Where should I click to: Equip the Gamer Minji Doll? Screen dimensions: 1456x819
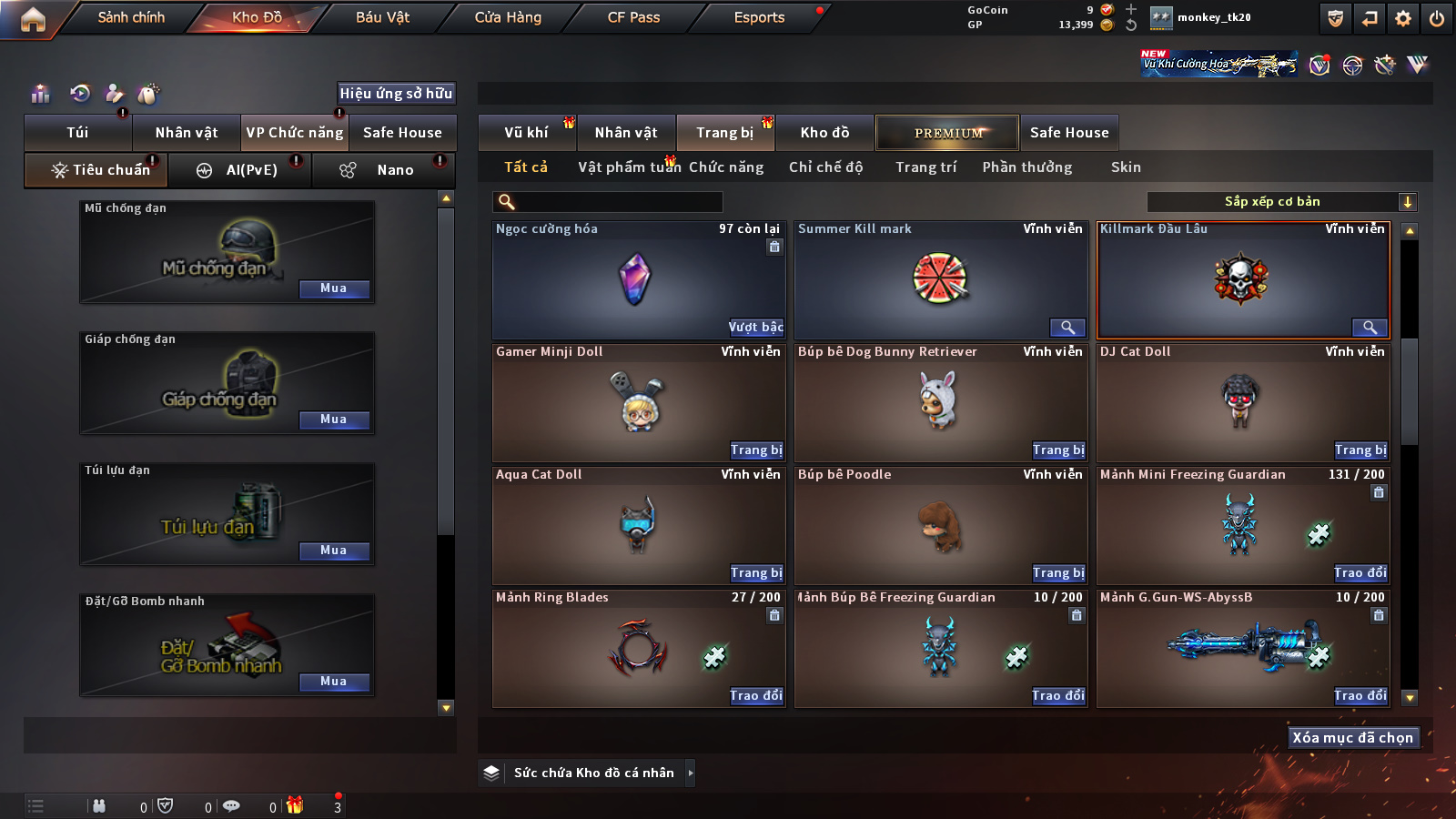[756, 450]
